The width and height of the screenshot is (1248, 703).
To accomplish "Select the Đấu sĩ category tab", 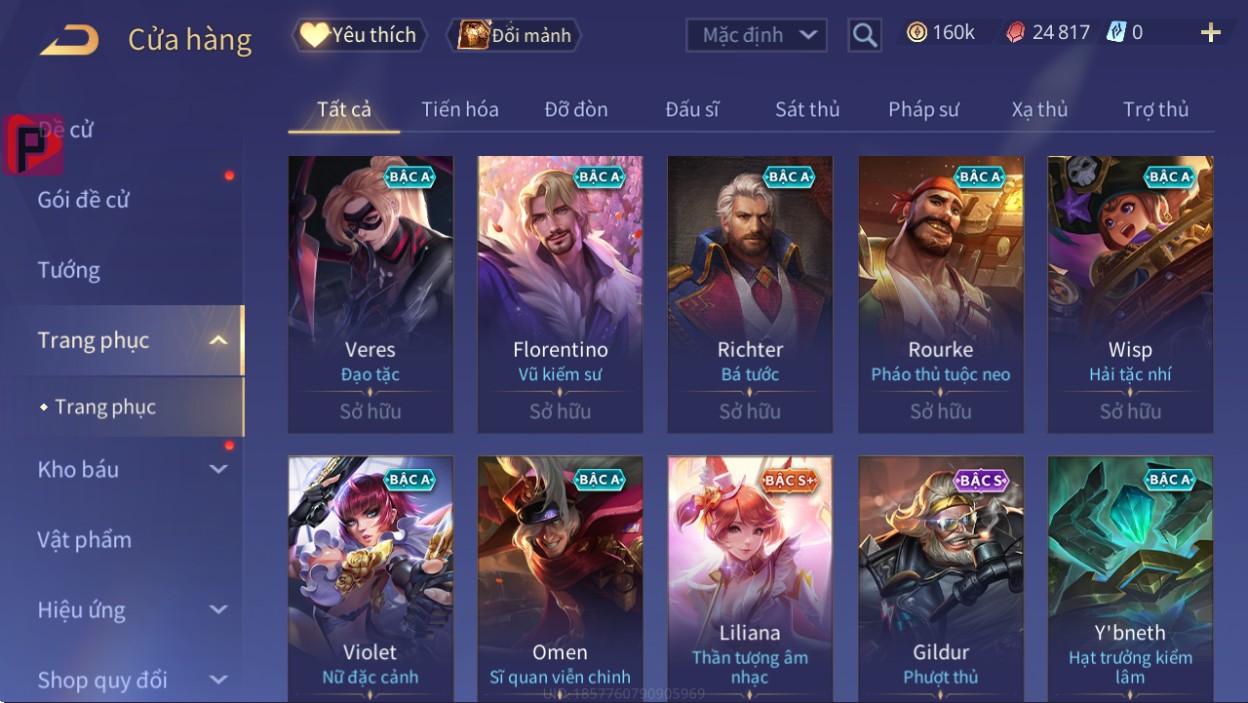I will tap(692, 109).
